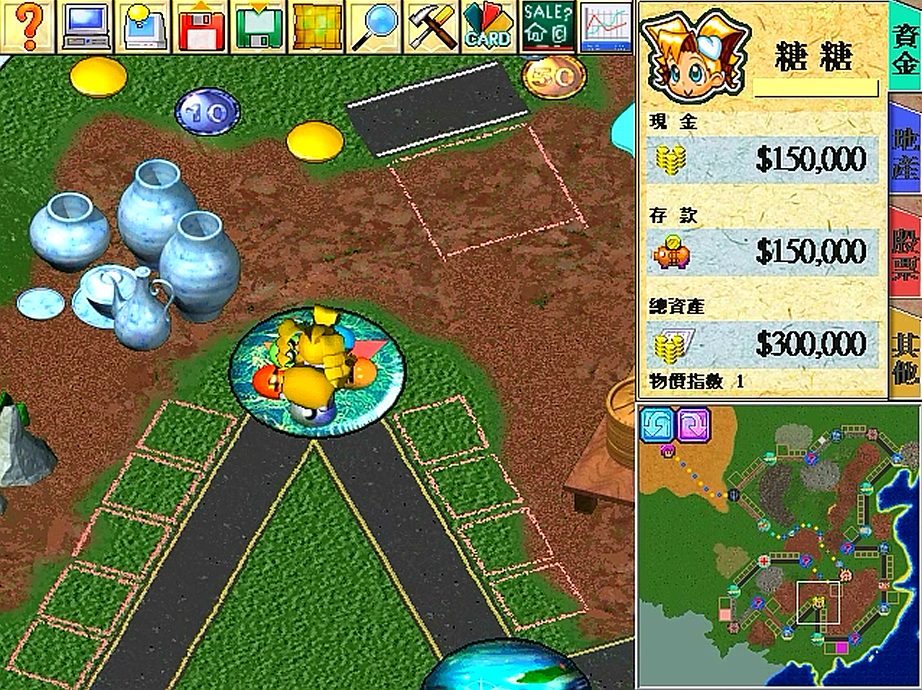
Task: Switch to the 其他 other tab
Action: 906,356
